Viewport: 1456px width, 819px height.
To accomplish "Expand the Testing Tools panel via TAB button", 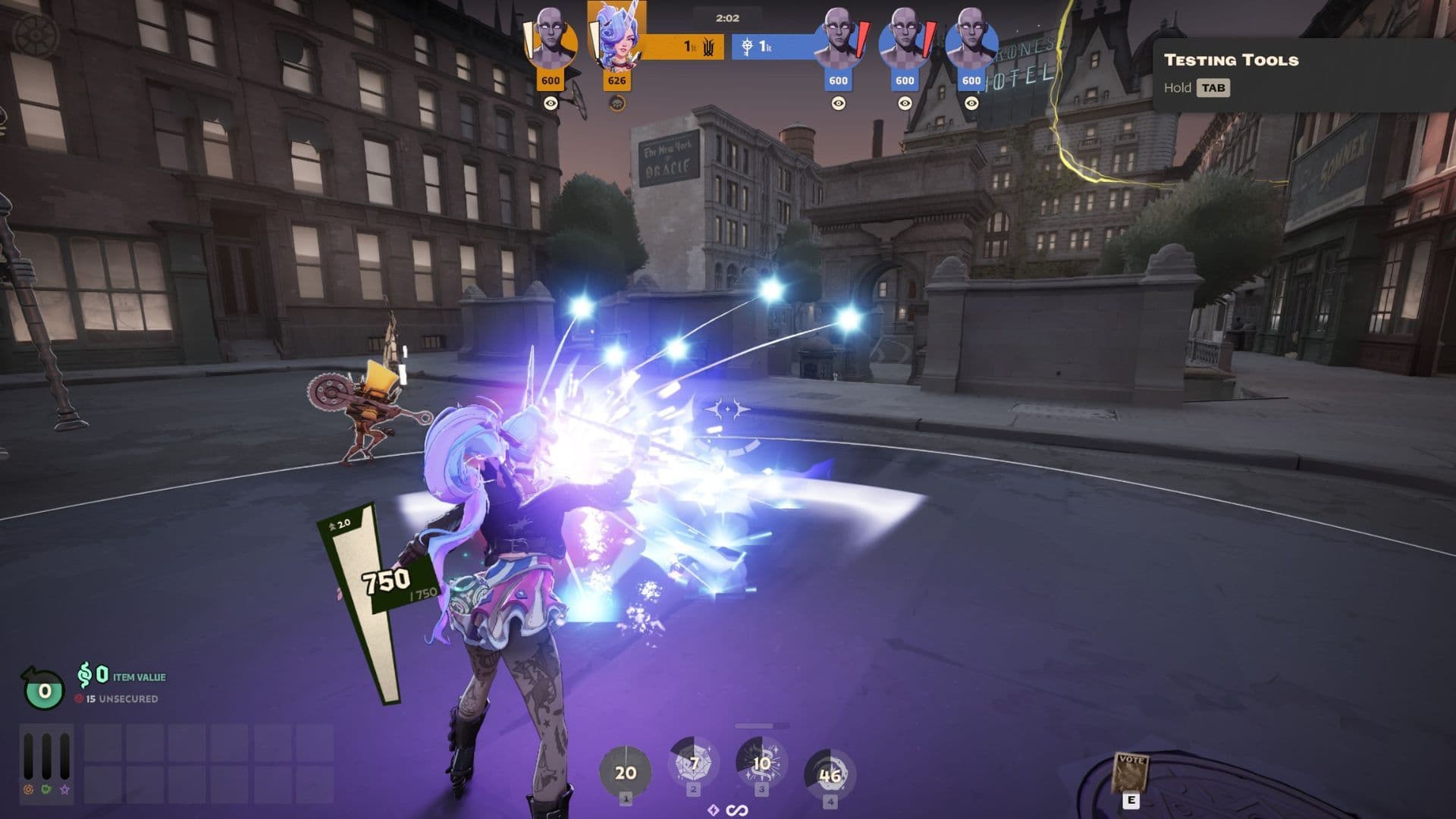I will (1213, 89).
